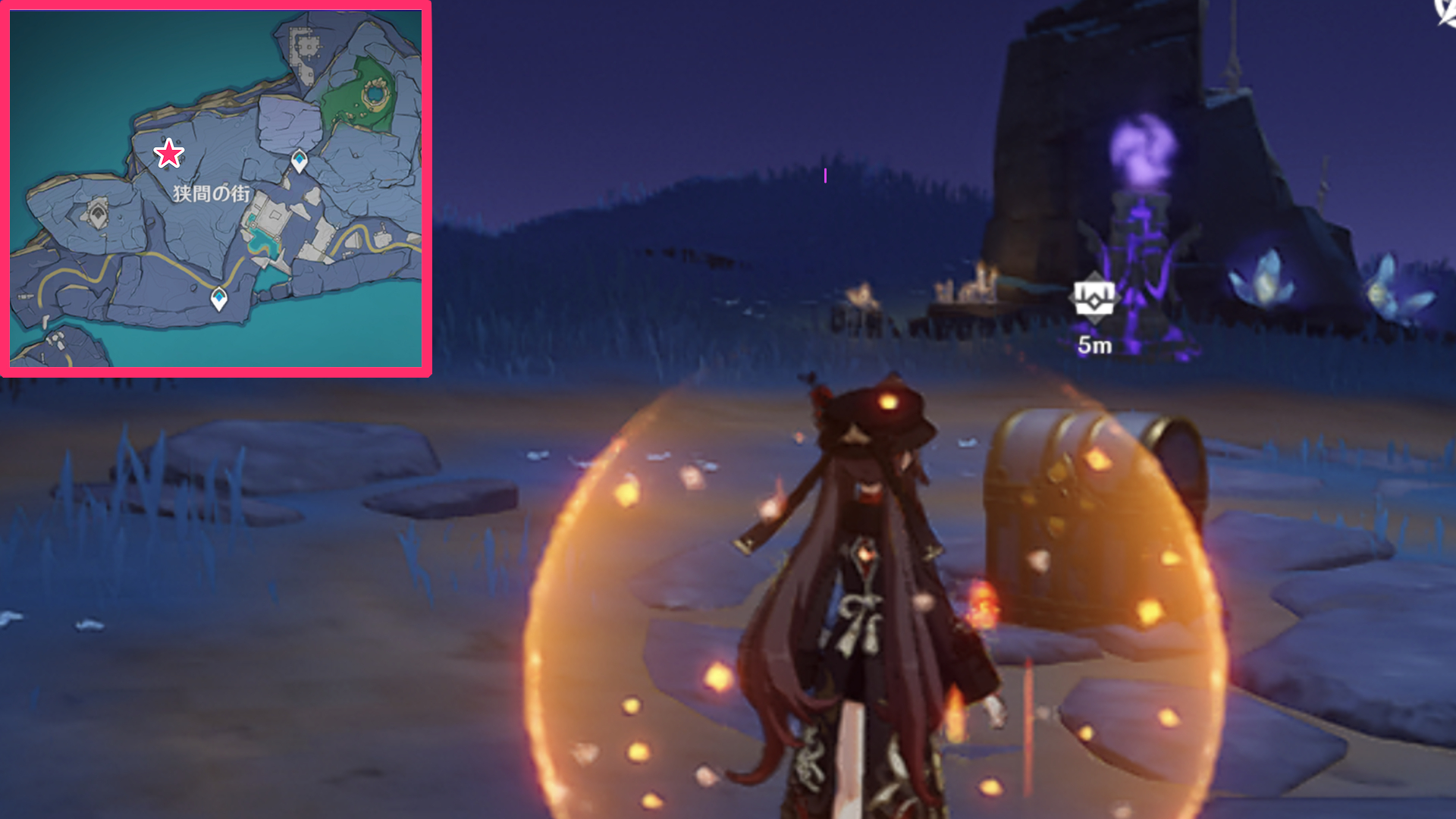Select the upper teleport waypoint on the map
Screen dimensions: 1456x819
[298, 160]
